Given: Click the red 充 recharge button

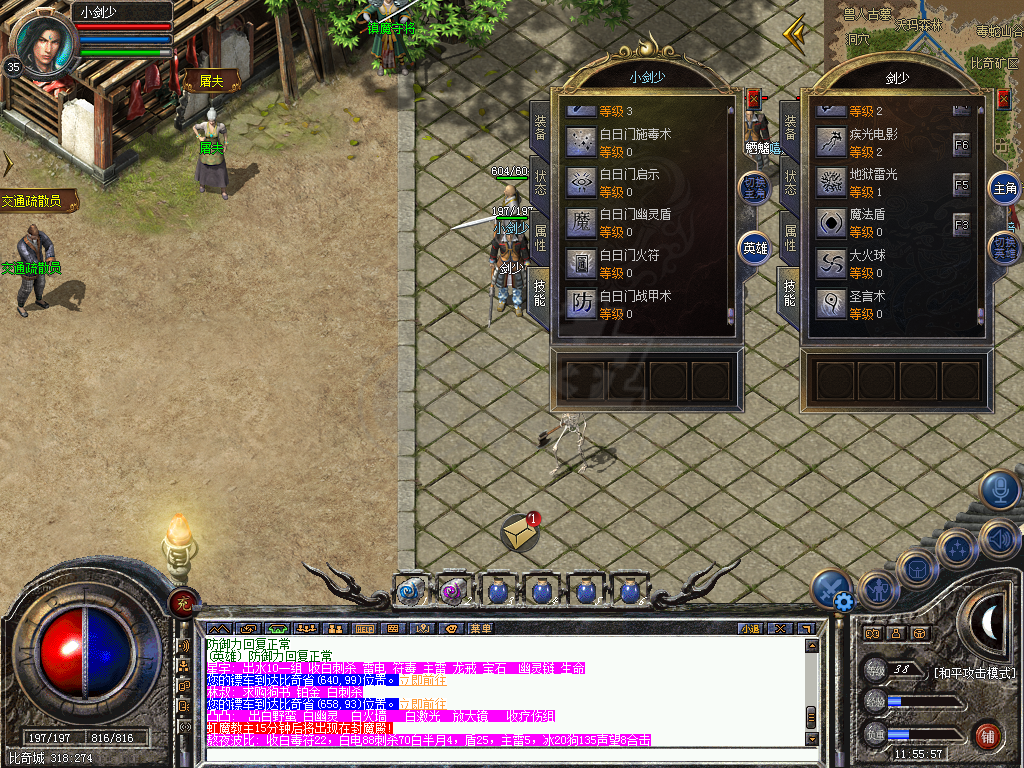Looking at the screenshot, I should 183,601.
